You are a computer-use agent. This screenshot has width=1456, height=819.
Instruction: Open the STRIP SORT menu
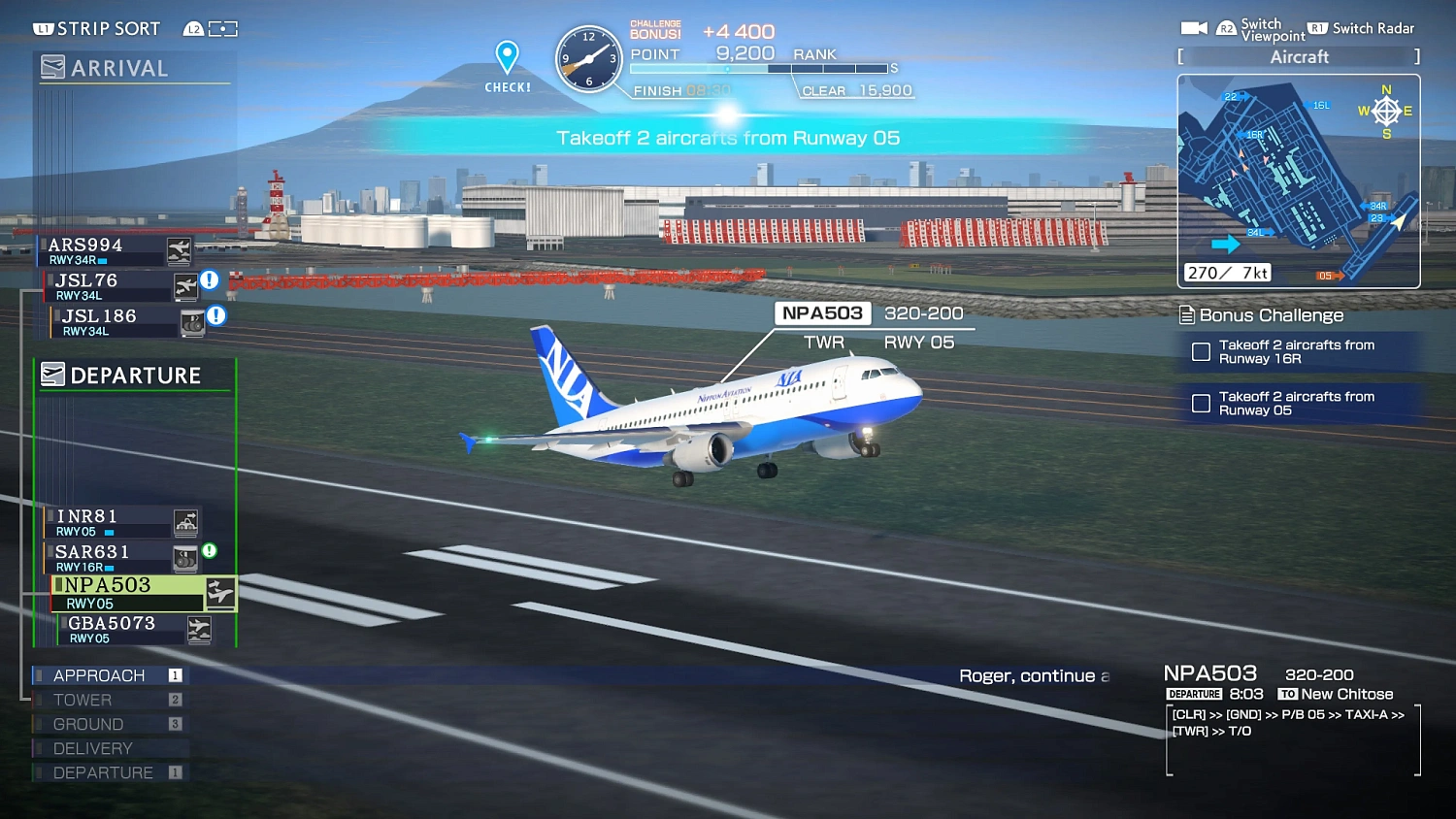[97, 28]
